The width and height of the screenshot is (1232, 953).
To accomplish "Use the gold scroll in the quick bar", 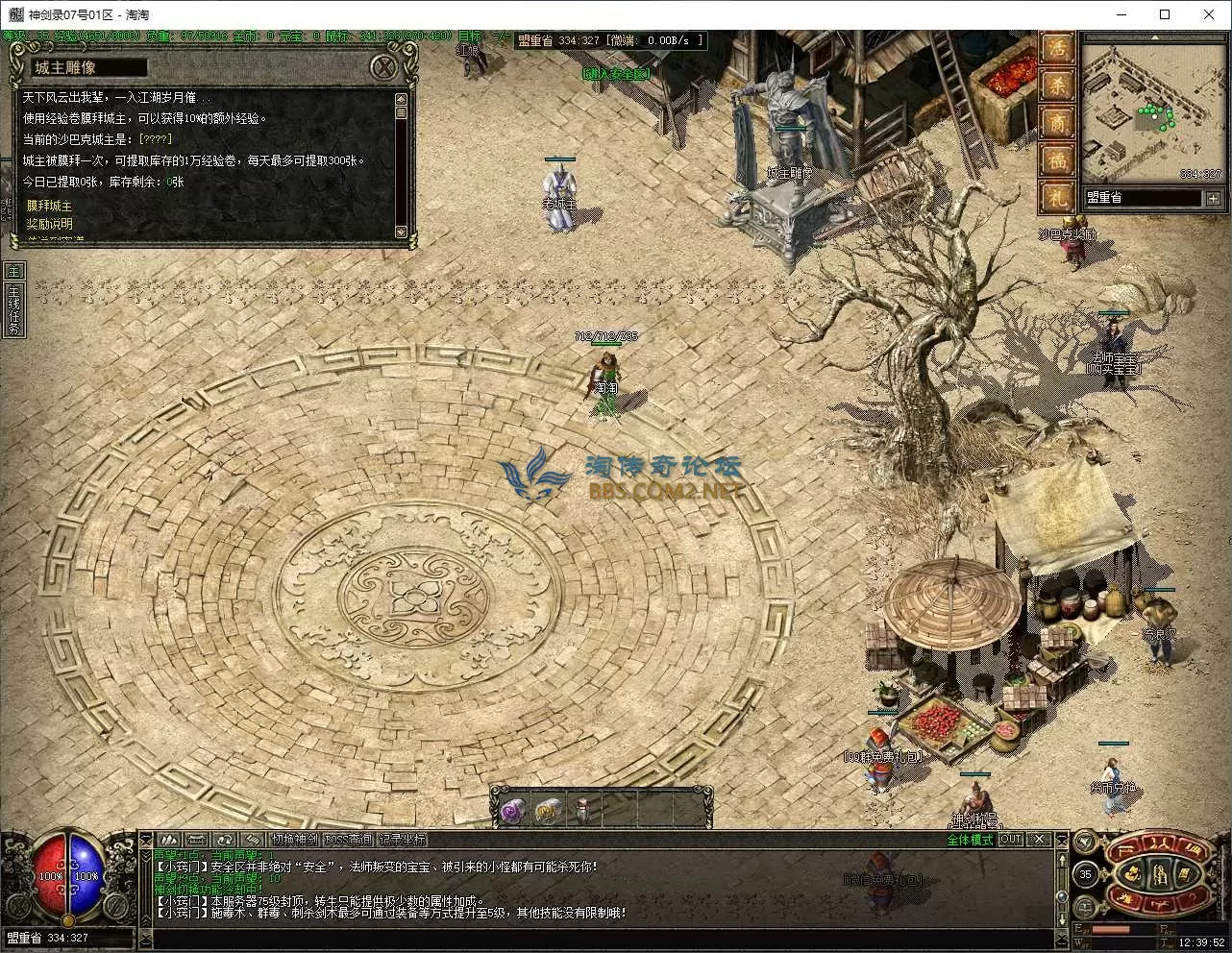I will tap(547, 812).
